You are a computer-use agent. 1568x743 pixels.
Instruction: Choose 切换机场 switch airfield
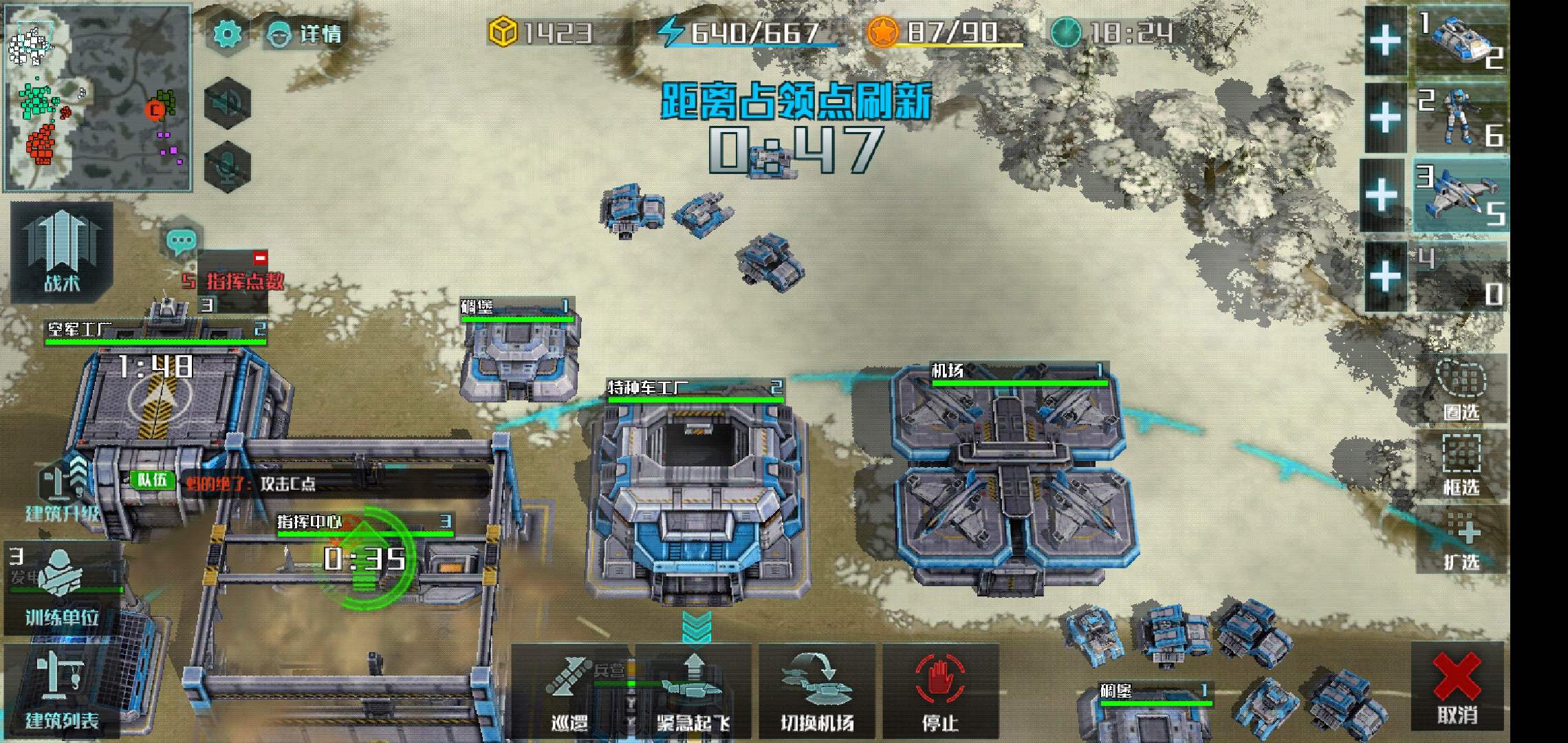[817, 691]
